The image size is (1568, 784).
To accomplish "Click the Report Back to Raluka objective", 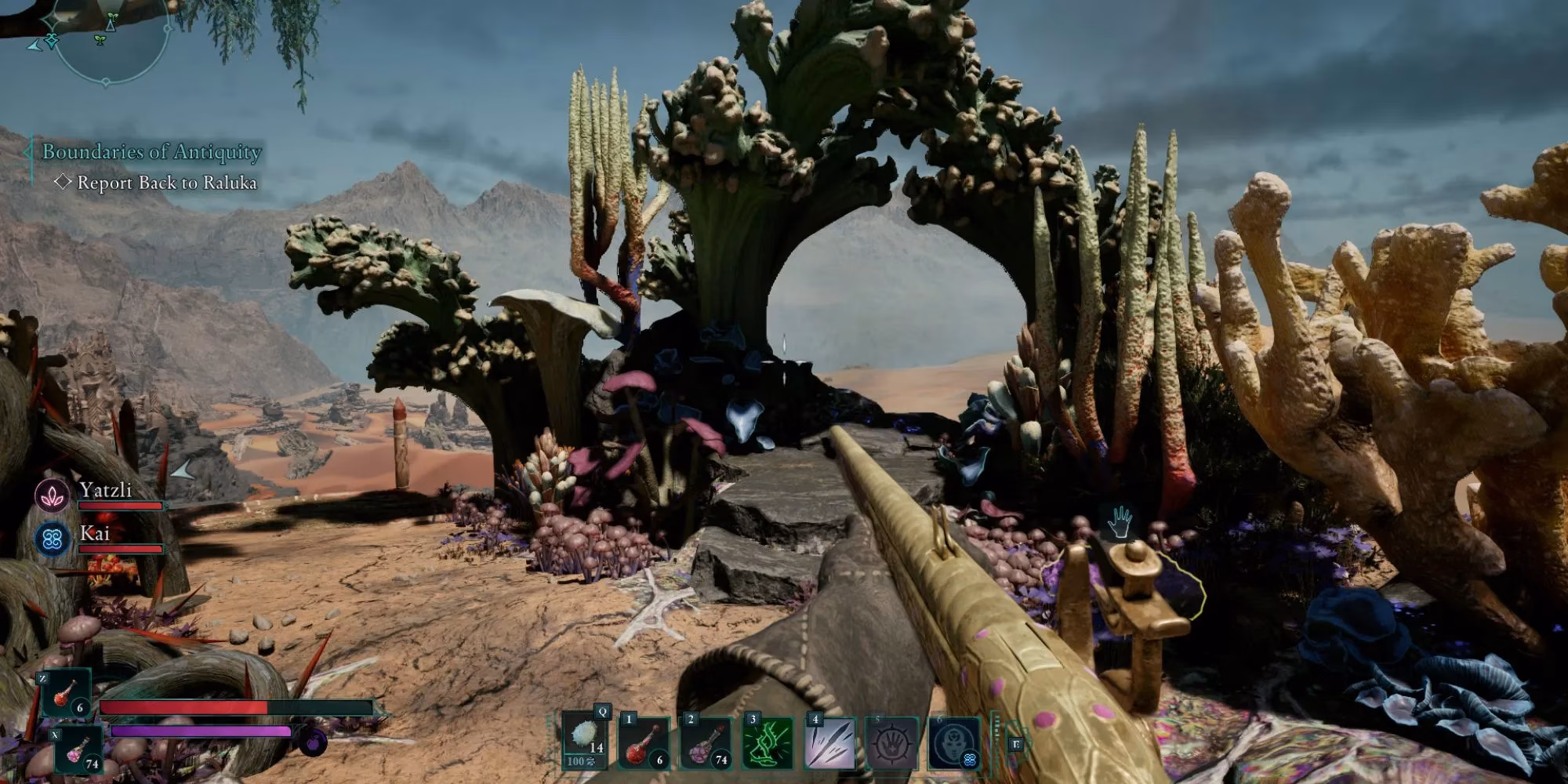I will tap(166, 183).
